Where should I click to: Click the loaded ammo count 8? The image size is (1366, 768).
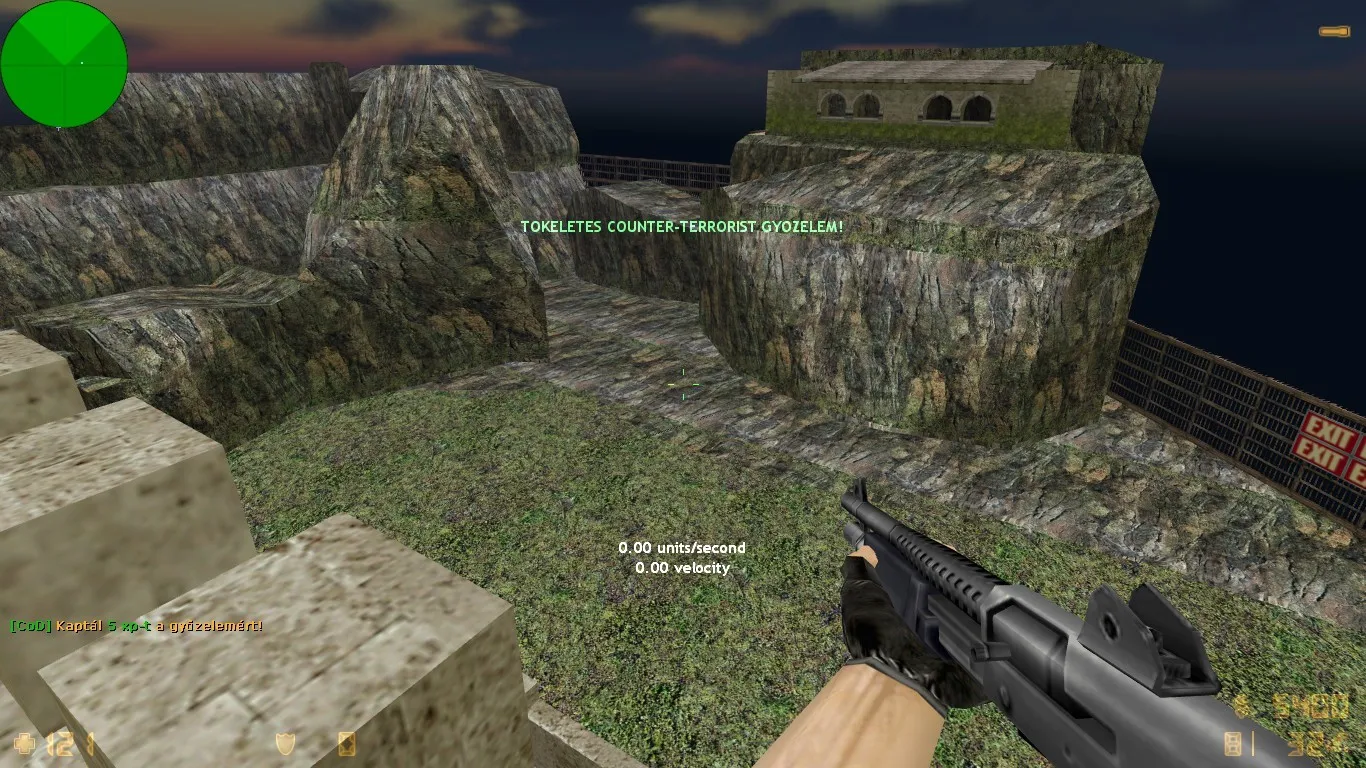[1233, 745]
